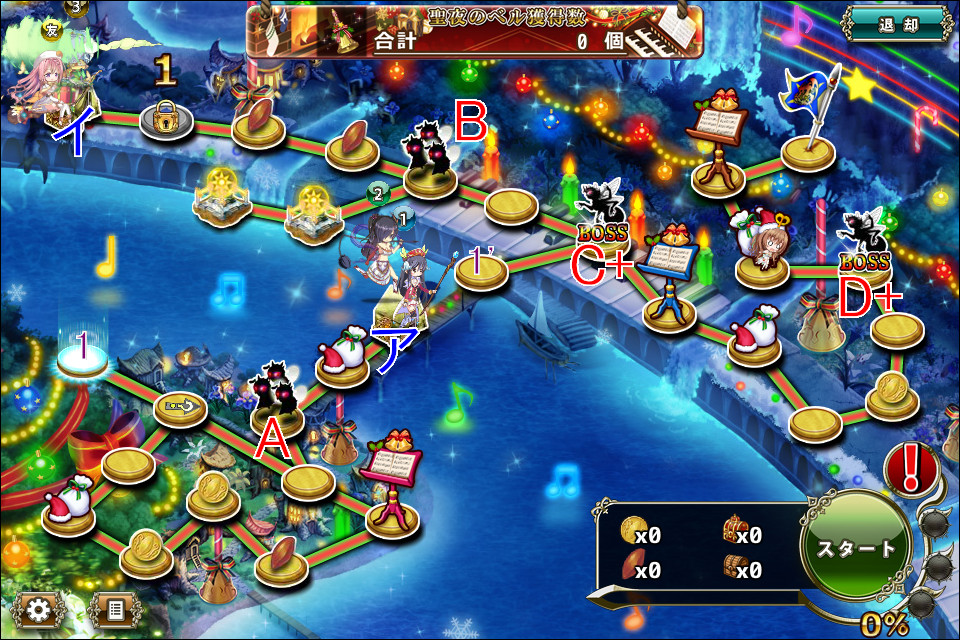Select the key tile on the board

(x=181, y=406)
